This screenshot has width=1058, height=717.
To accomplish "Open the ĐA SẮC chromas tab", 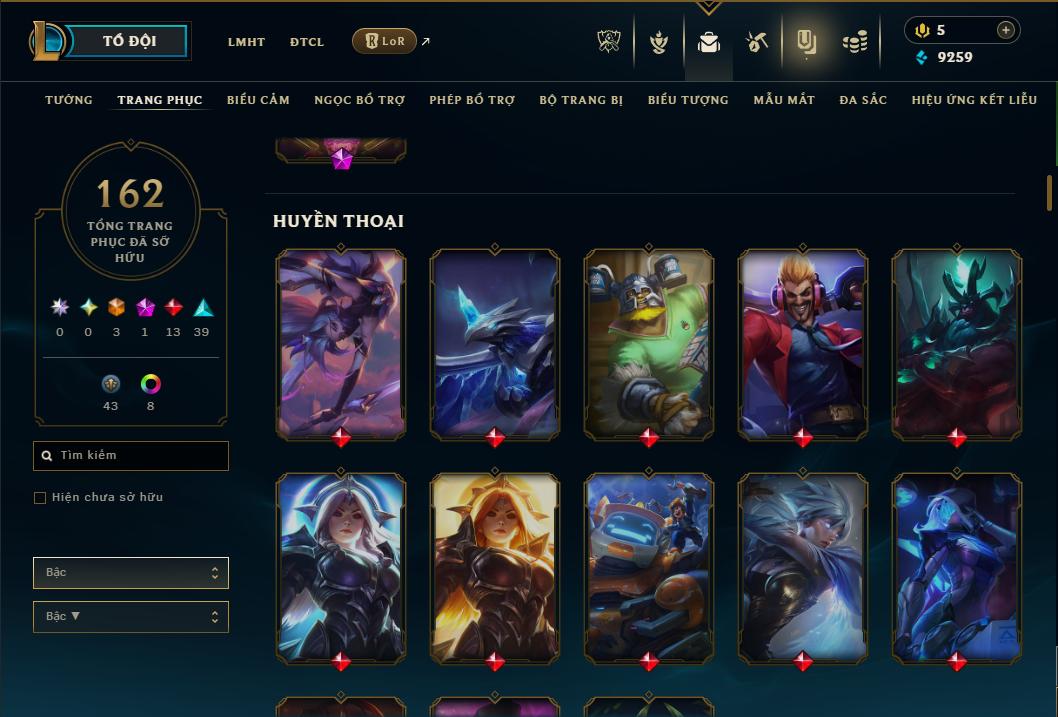I will [x=863, y=100].
